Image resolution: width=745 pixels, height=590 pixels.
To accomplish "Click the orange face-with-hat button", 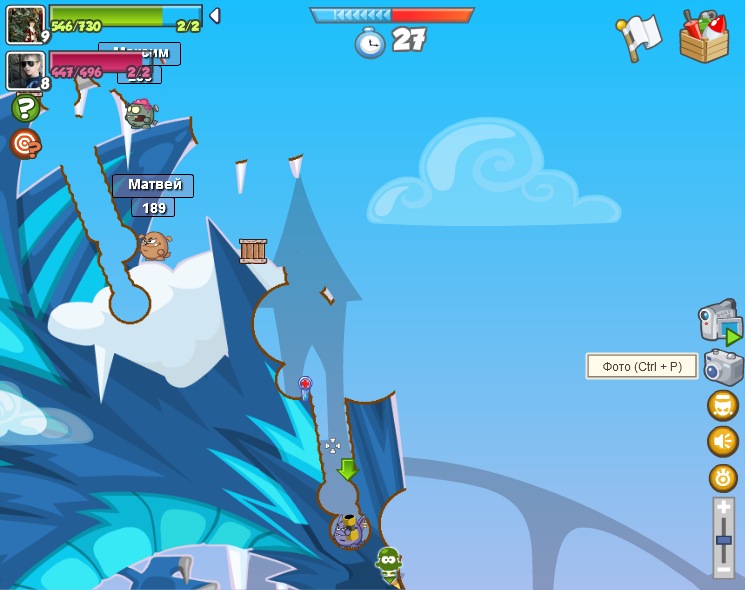I will (723, 405).
